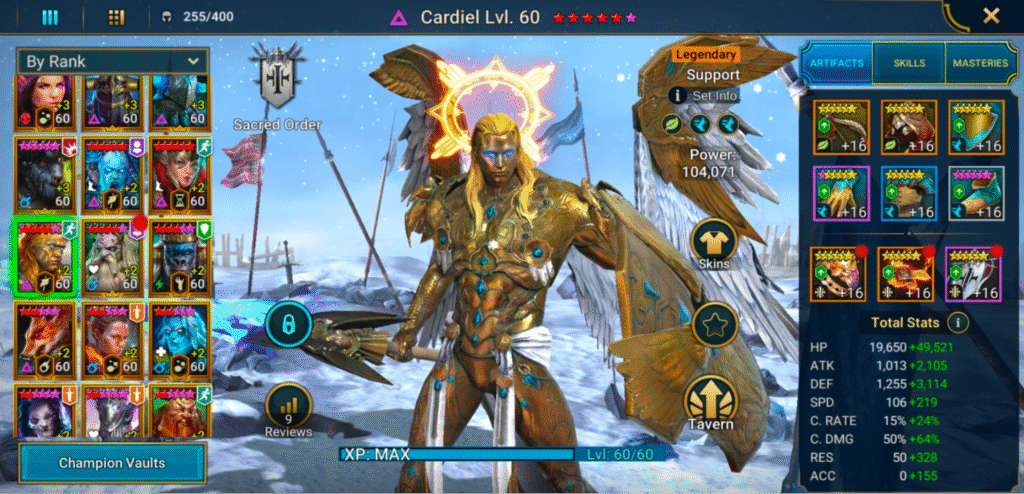This screenshot has height=494, width=1024.
Task: Switch to the Skills tab
Action: pyautogui.click(x=908, y=63)
